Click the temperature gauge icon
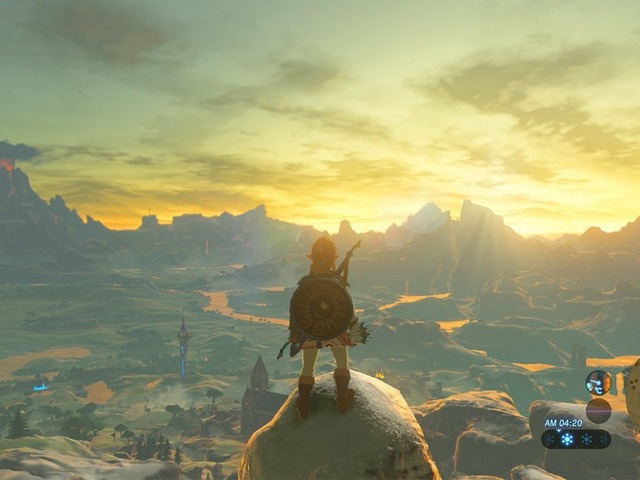 [598, 382]
